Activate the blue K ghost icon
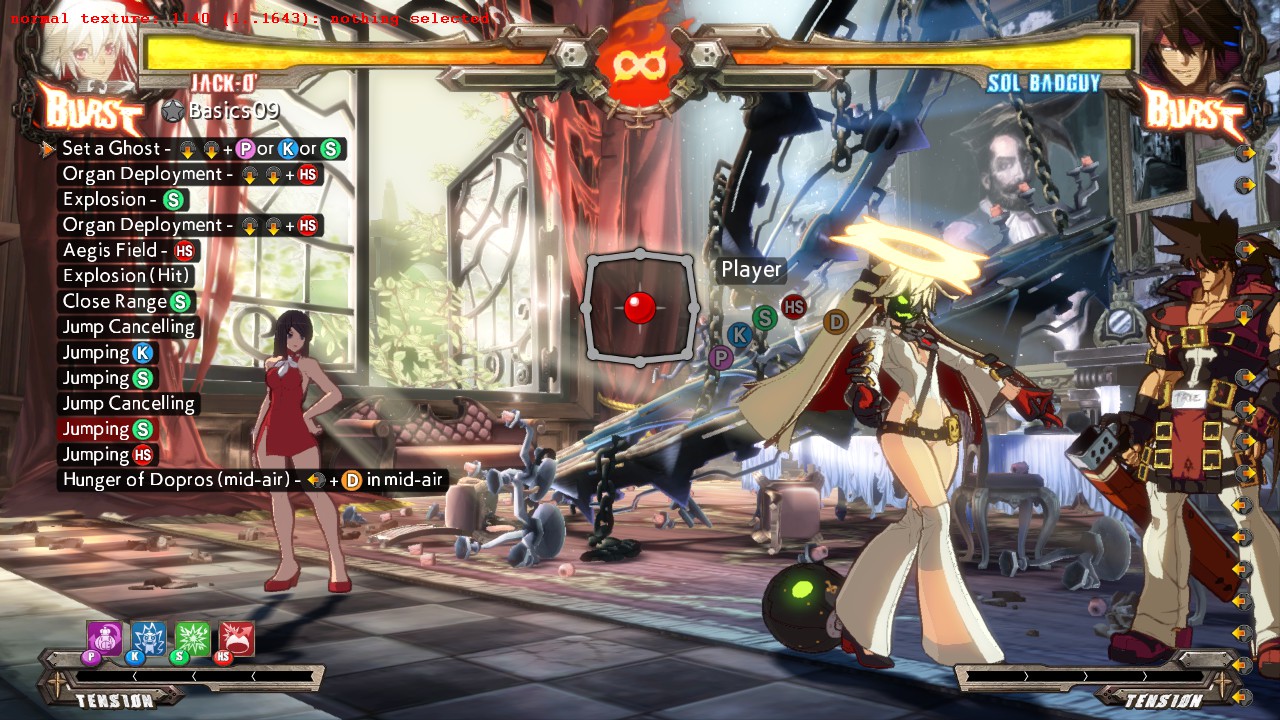 pos(148,639)
